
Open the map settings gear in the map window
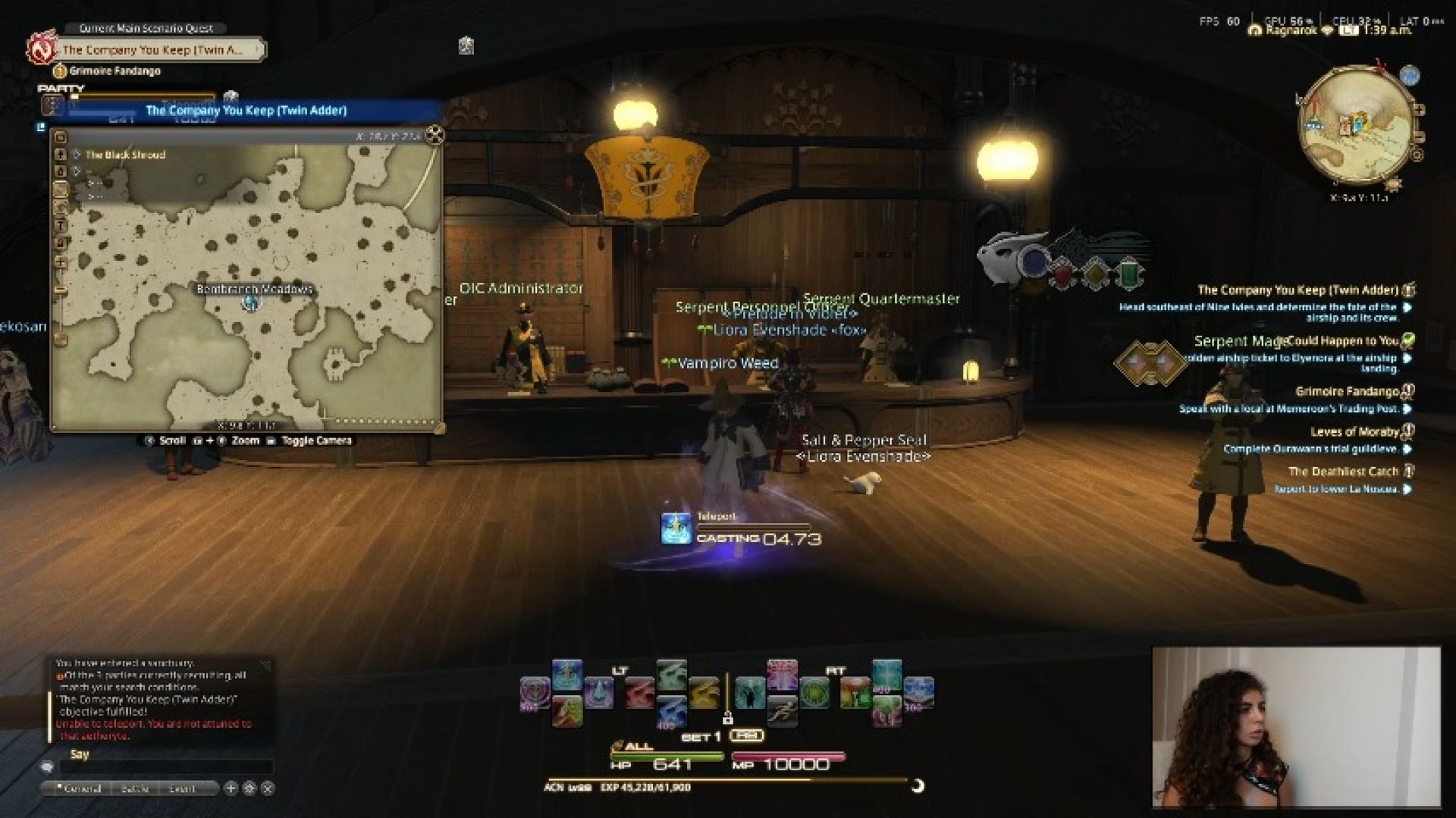point(61,206)
